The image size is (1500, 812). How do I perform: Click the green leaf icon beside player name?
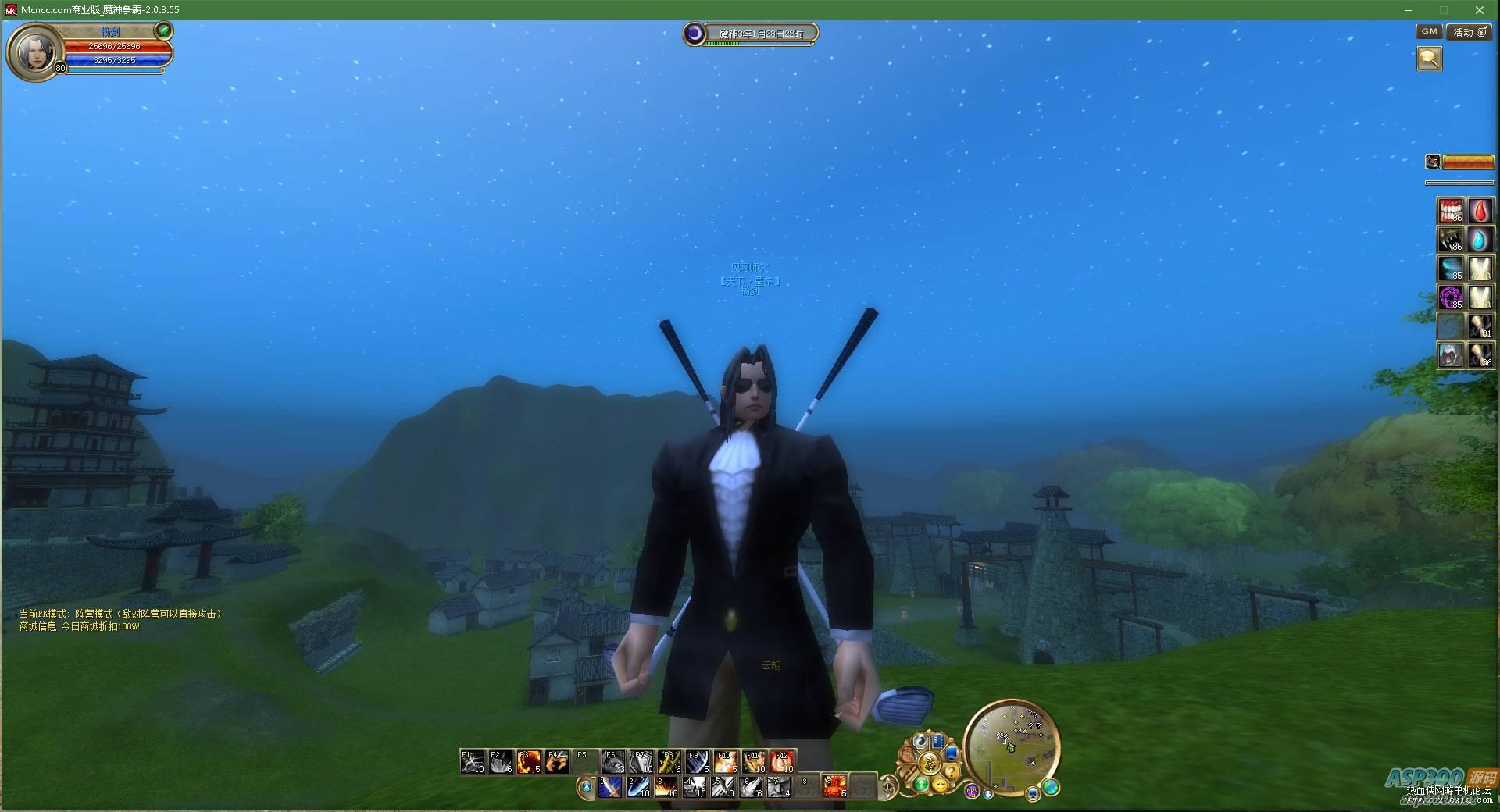tap(163, 30)
